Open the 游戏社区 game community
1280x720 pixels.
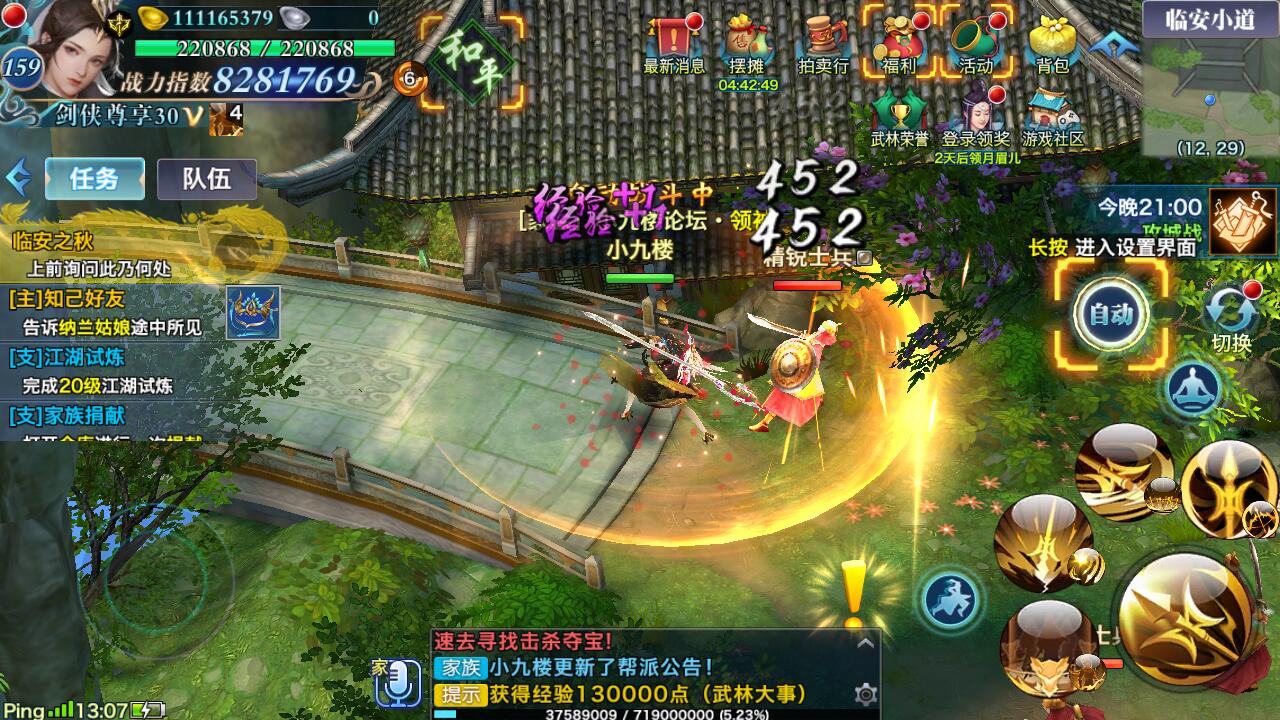click(1052, 118)
